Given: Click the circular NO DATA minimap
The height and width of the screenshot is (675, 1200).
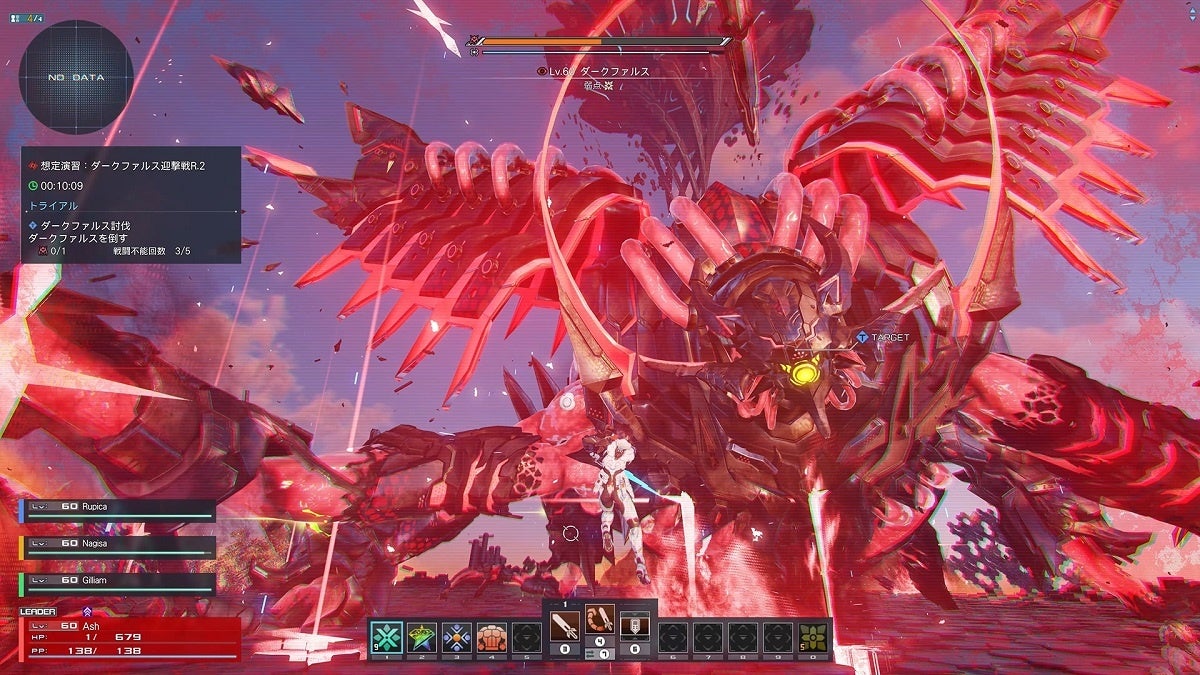Looking at the screenshot, I should tap(76, 77).
